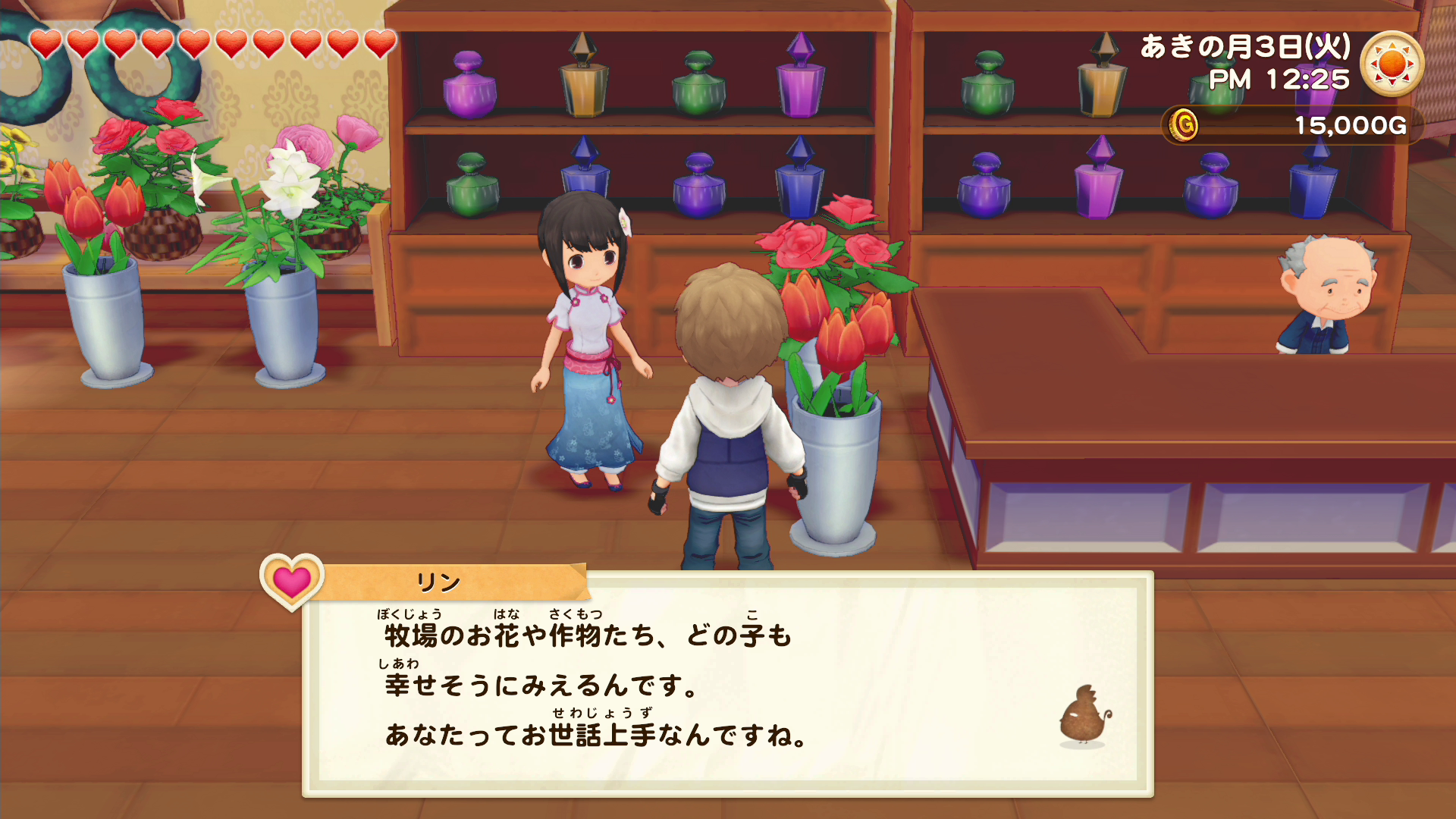Click the first red heart in the stamina bar

click(44, 43)
